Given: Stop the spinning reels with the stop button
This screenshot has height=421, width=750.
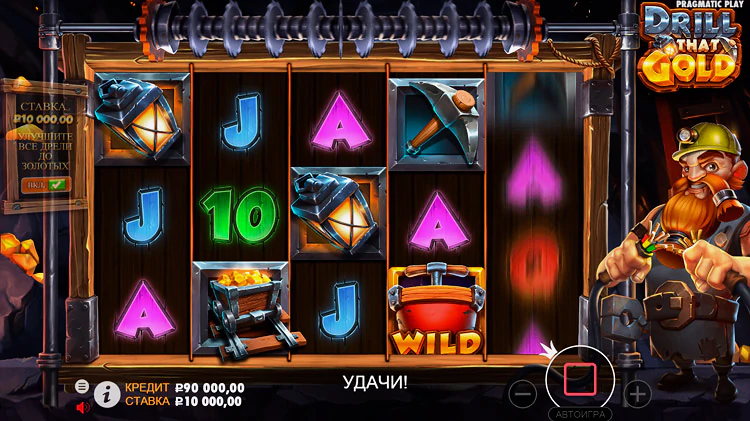Looking at the screenshot, I should (580, 380).
